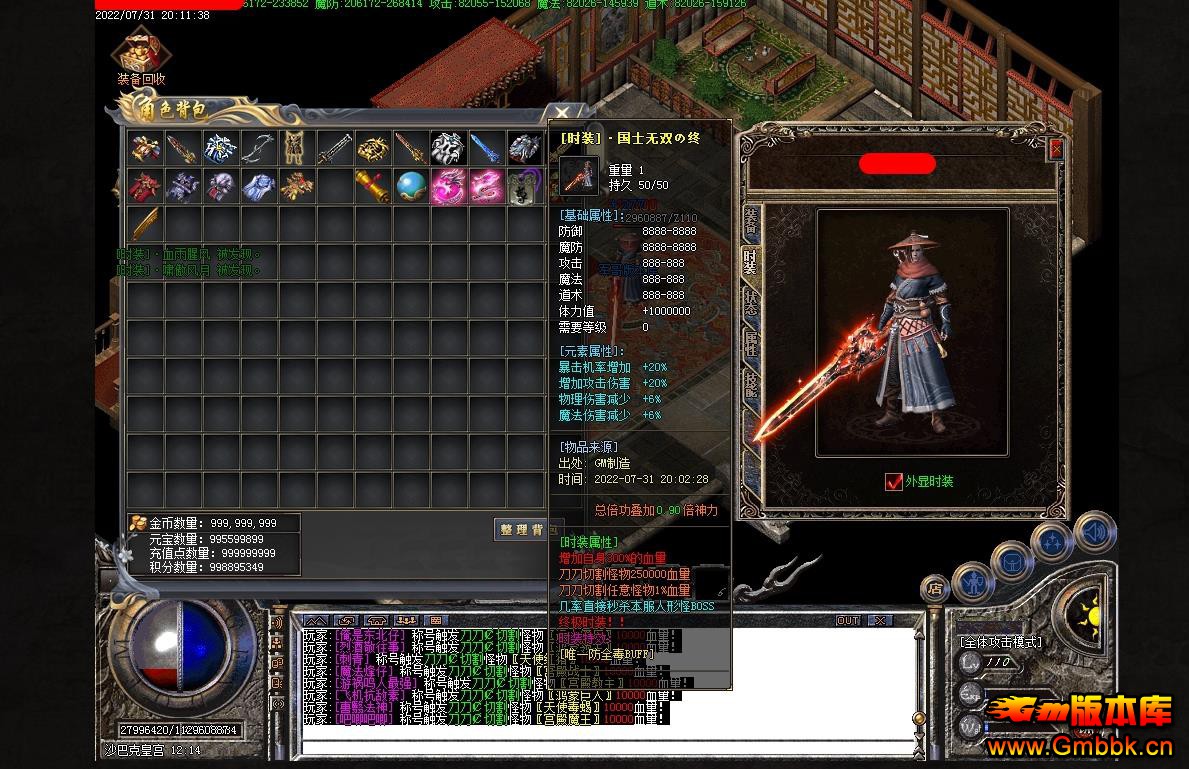Select the golden scroll item

pyautogui.click(x=372, y=186)
